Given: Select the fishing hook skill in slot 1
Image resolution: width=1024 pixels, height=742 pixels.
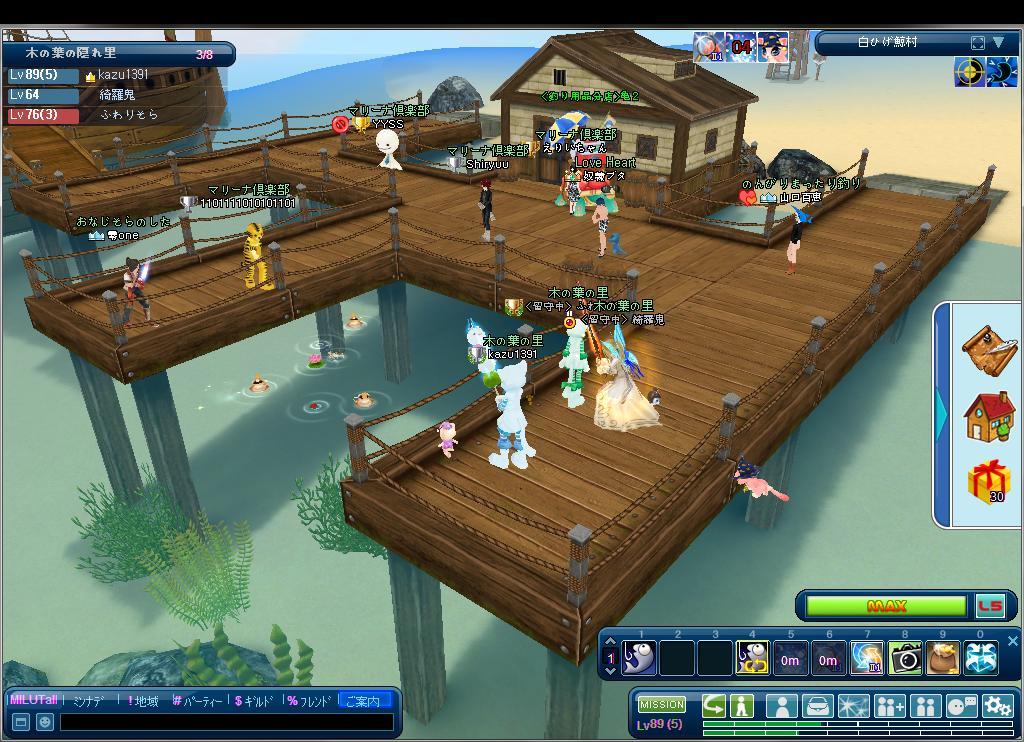Looking at the screenshot, I should coord(639,658).
